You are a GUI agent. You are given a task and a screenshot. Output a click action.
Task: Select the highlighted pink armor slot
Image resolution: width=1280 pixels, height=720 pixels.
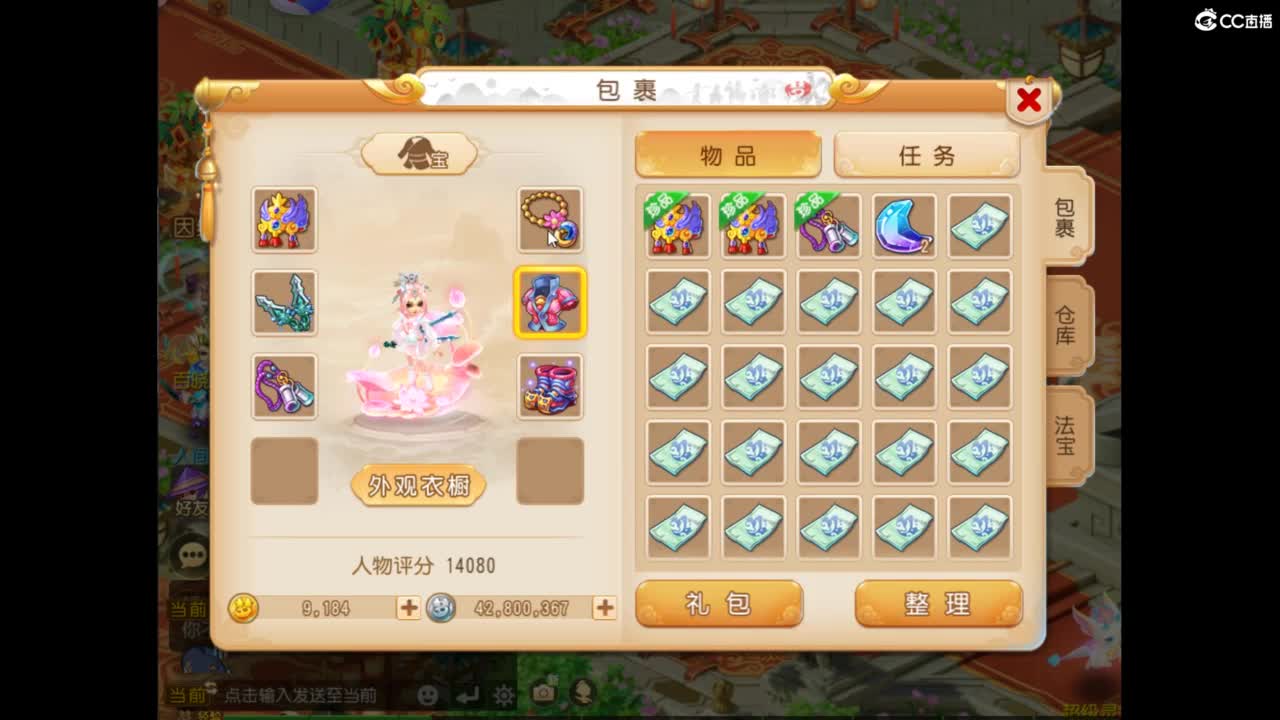[549, 303]
